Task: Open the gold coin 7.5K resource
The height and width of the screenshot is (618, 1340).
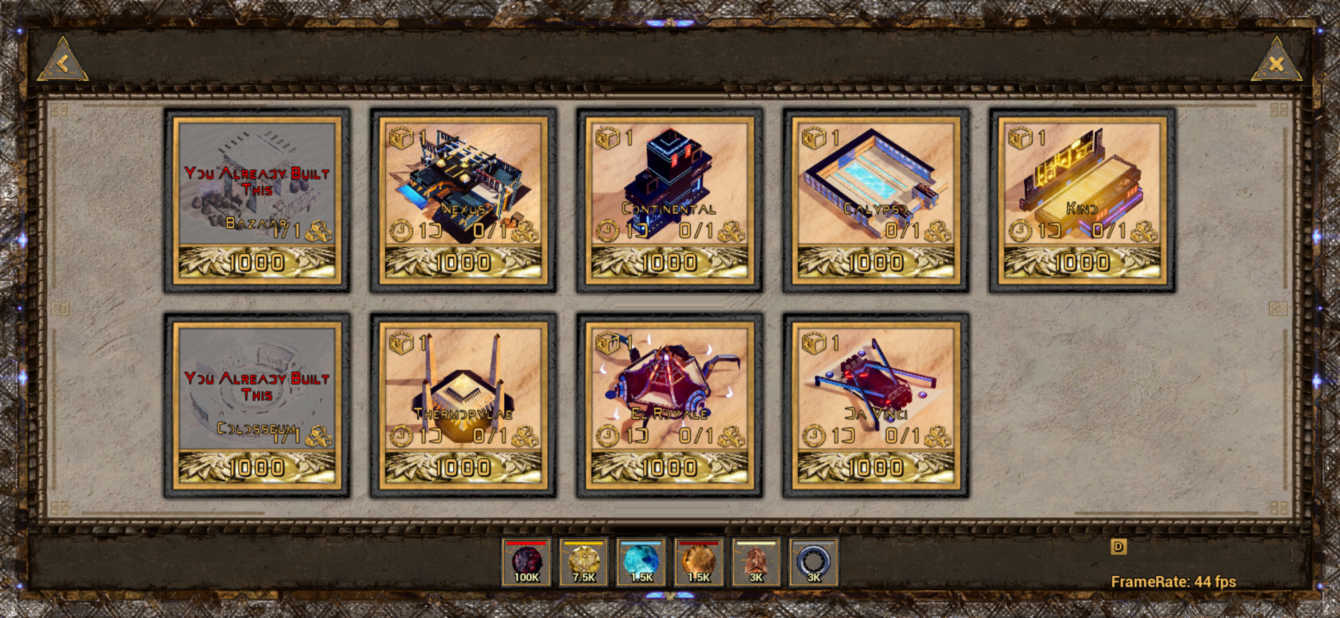Action: point(584,563)
